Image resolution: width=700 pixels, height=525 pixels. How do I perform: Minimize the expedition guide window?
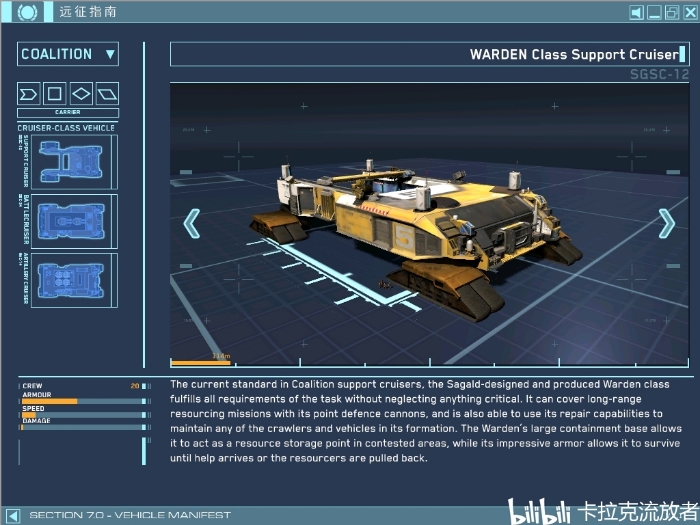click(x=655, y=13)
